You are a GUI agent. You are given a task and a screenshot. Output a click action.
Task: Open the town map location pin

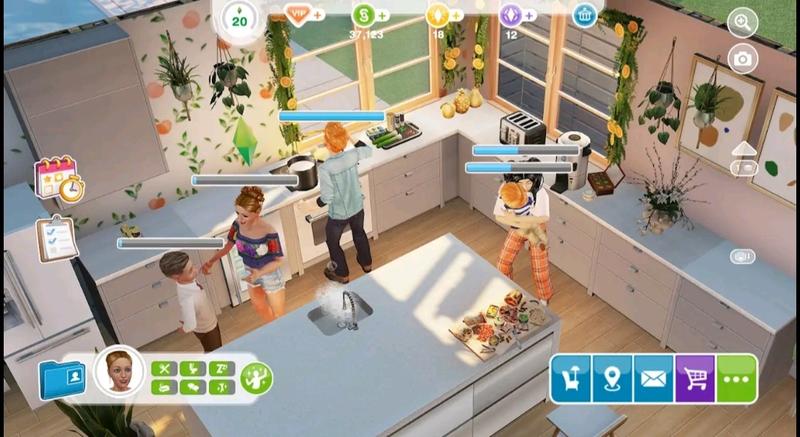pyautogui.click(x=612, y=379)
